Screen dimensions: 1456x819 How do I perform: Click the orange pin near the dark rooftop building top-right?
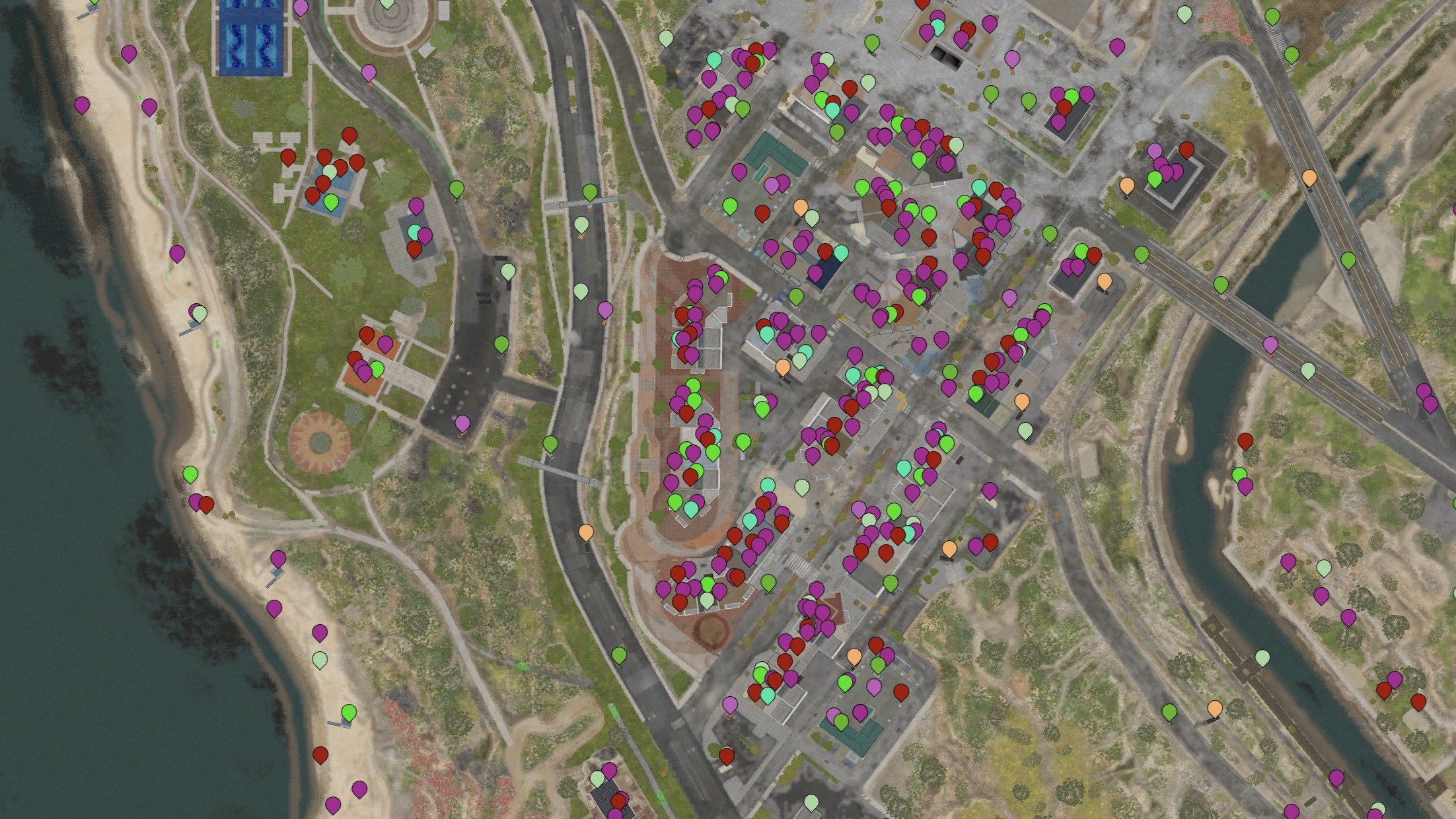tap(1127, 185)
